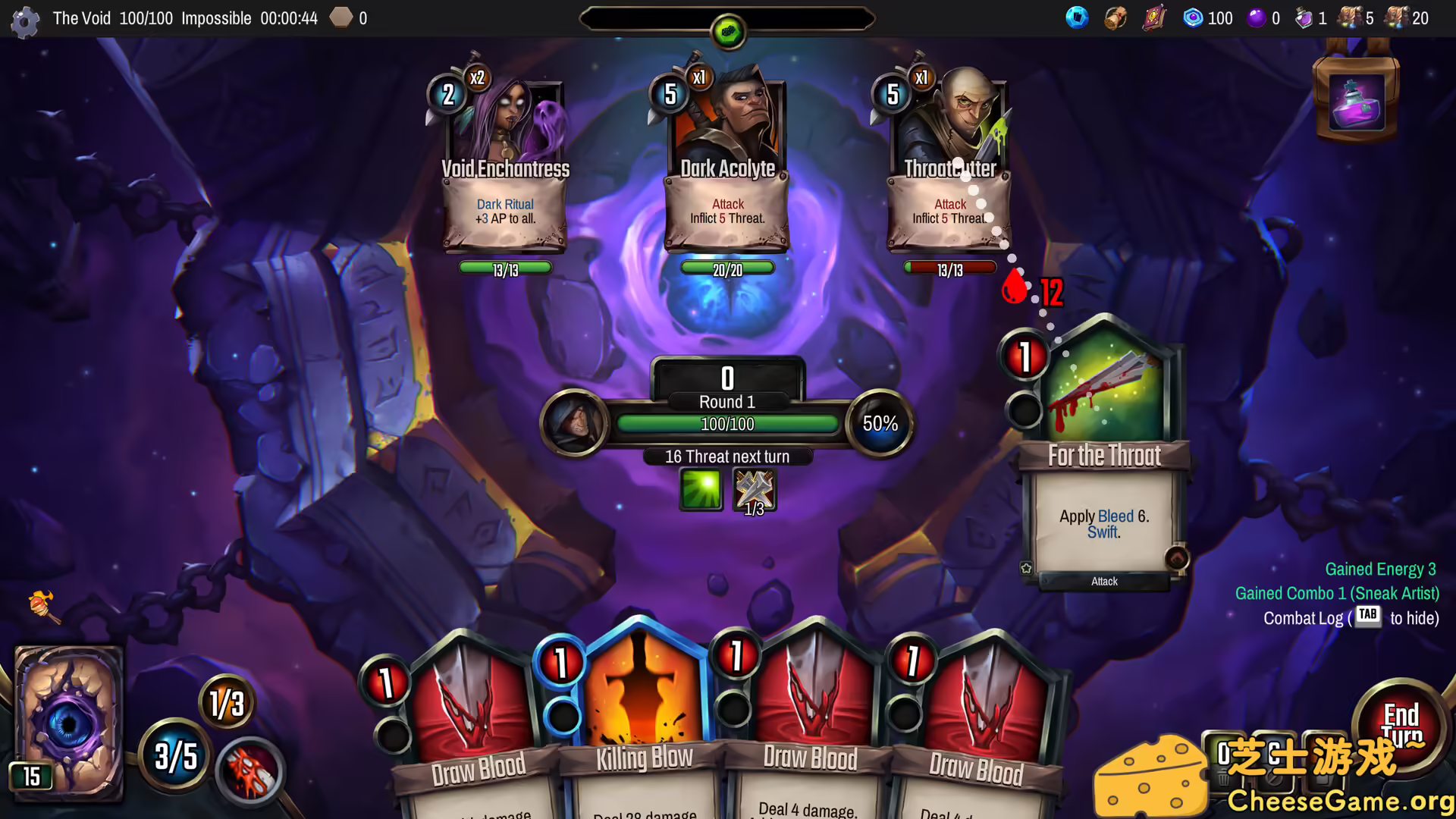Click the hooded hero portrait

tap(574, 423)
